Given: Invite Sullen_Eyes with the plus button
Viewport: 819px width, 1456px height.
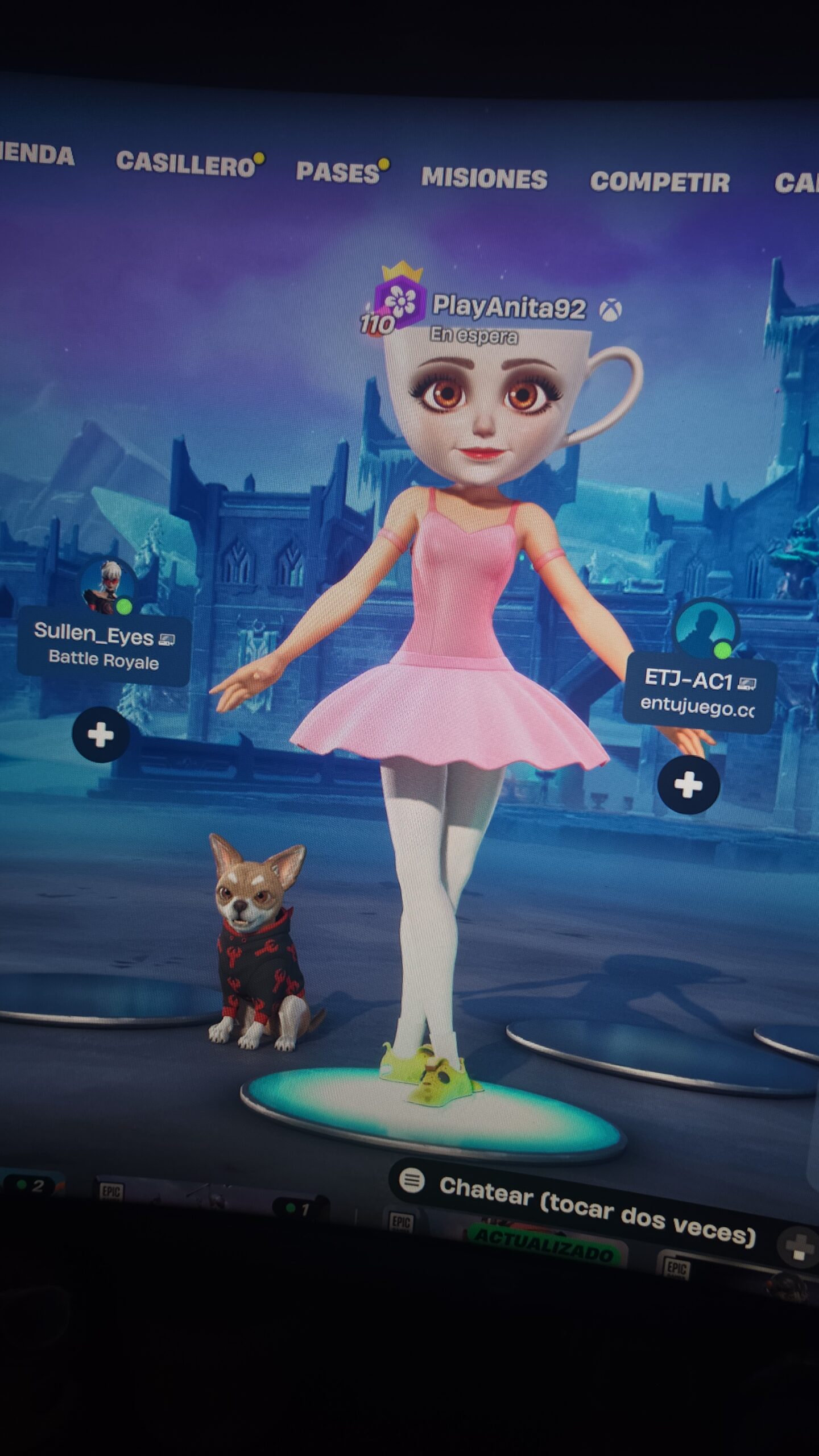Looking at the screenshot, I should [x=101, y=735].
